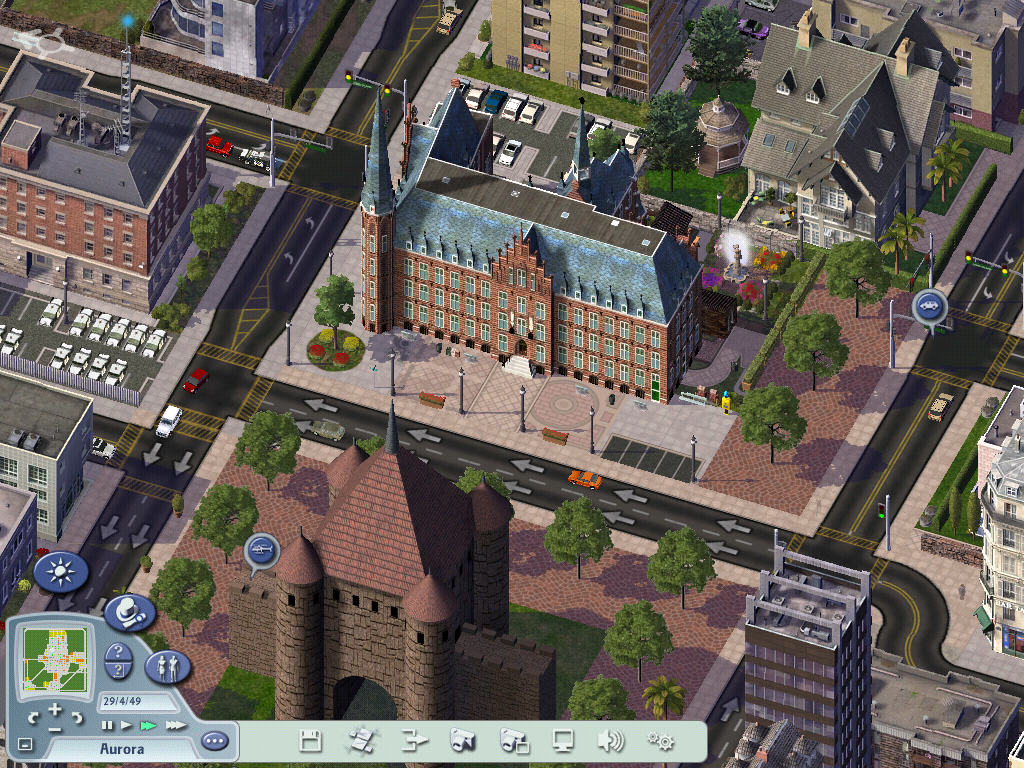This screenshot has height=768, width=1024.
Task: Zoom in with the plus button
Action: coord(55,710)
